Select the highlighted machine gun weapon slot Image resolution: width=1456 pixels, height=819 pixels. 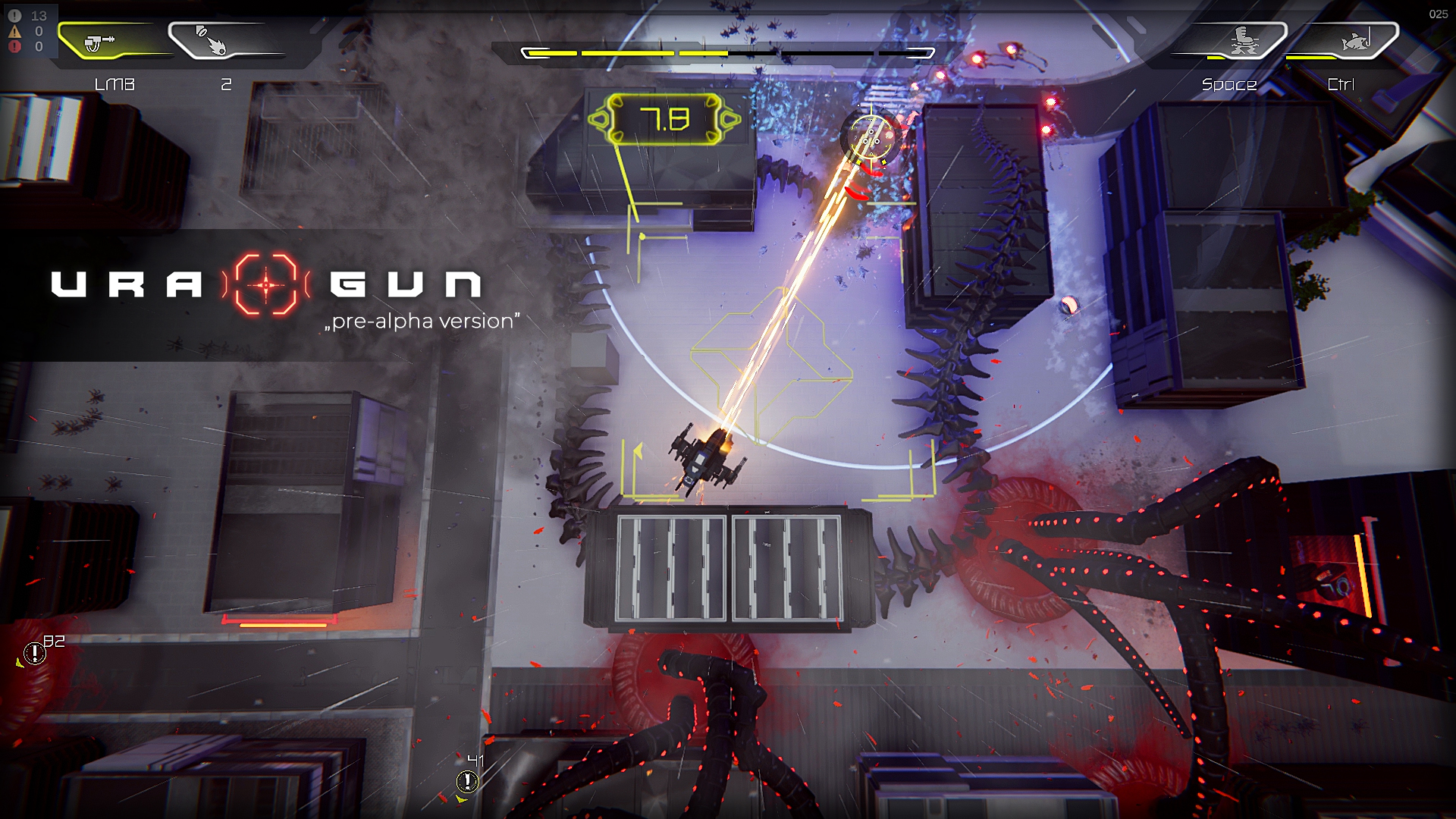point(102,41)
